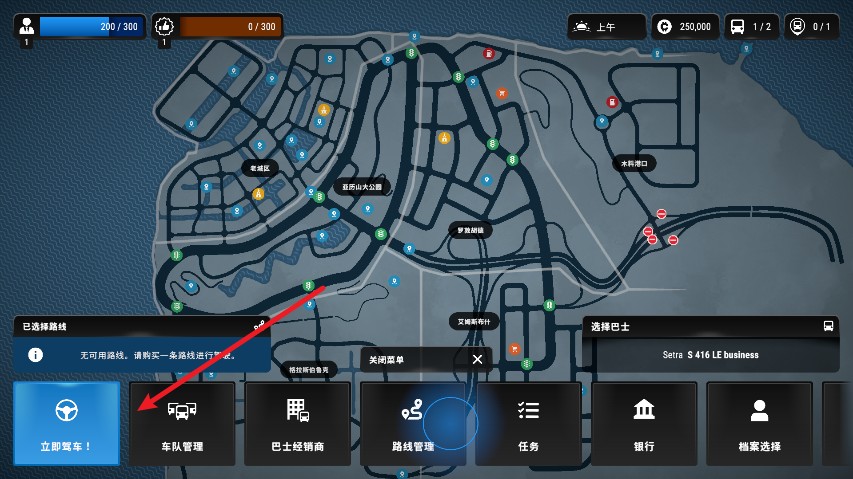Open 路线管理 route management
This screenshot has width=853, height=479.
point(413,423)
